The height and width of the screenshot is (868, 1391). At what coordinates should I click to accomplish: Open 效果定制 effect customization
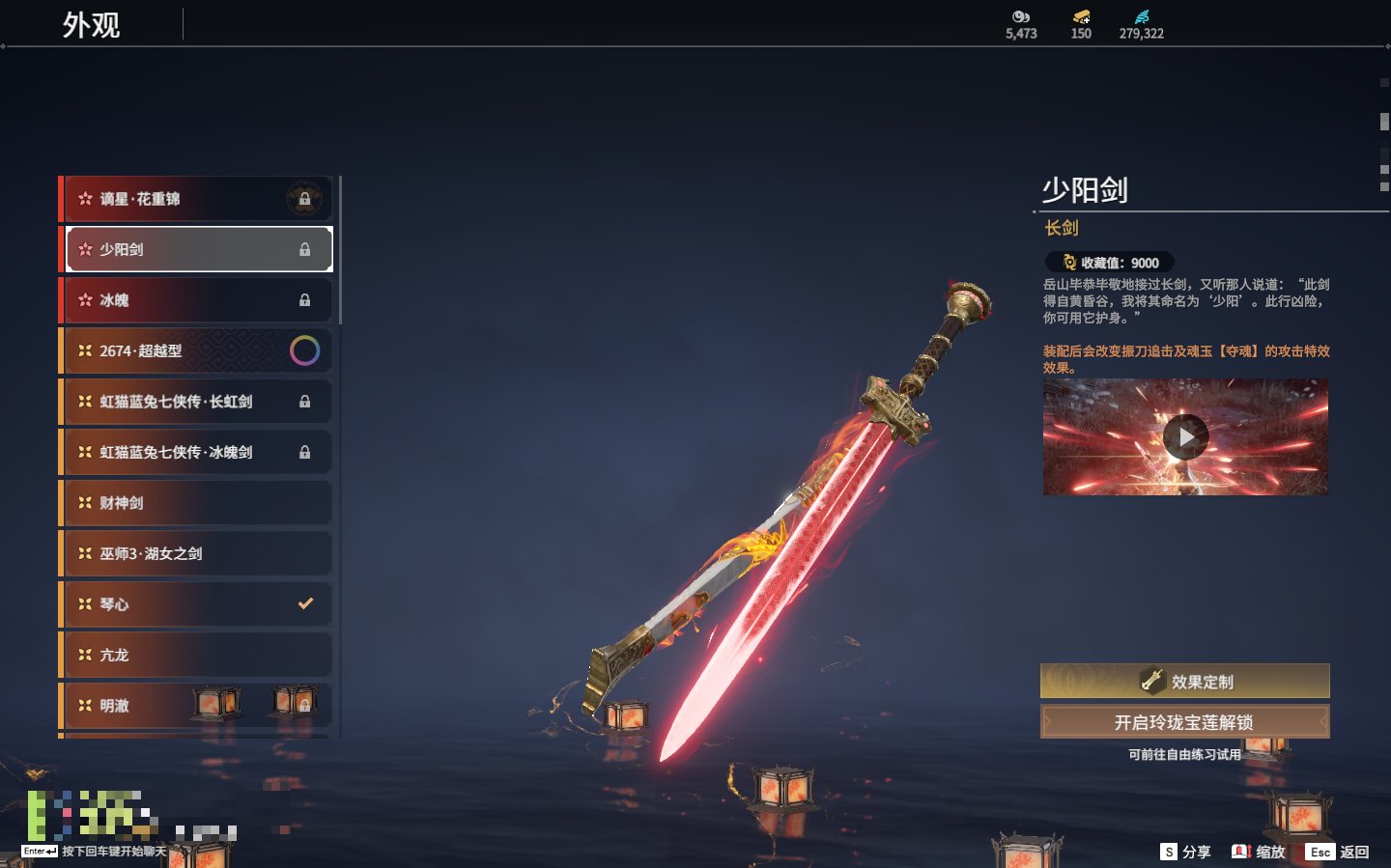(1184, 682)
